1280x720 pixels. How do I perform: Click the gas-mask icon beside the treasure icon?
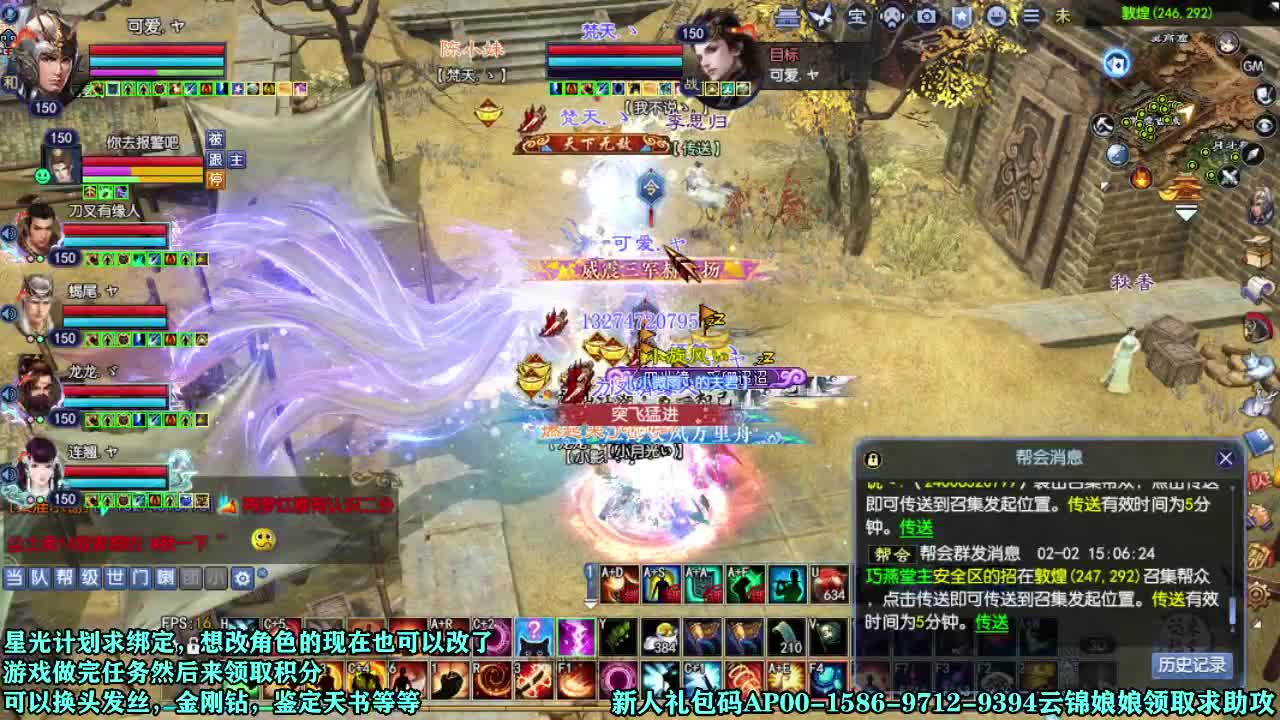[x=890, y=17]
